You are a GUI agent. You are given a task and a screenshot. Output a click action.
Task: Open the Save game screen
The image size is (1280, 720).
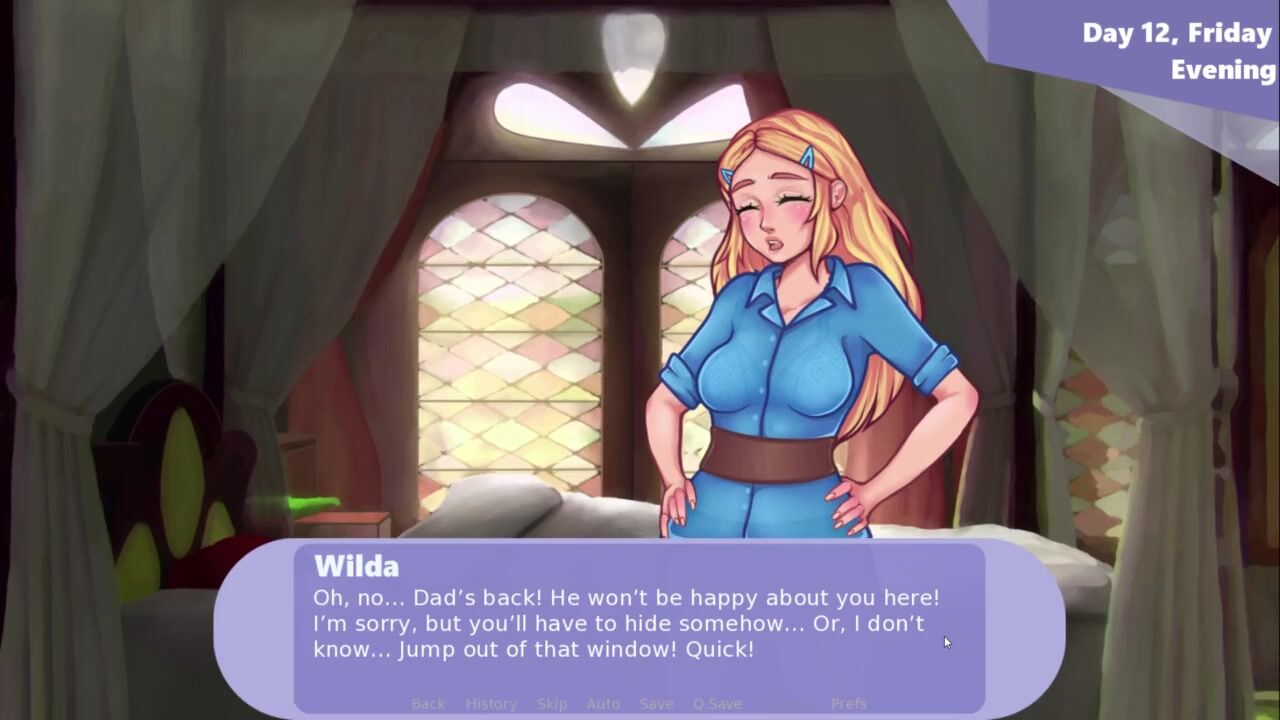tap(656, 704)
